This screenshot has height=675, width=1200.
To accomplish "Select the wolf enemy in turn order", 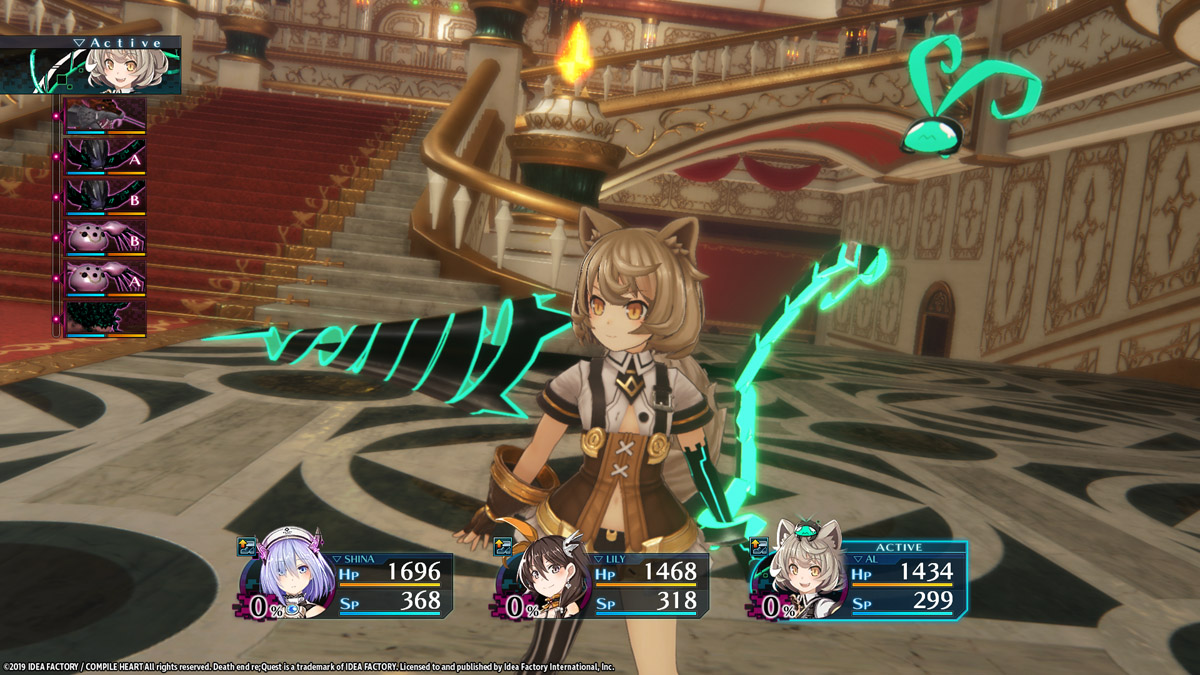I will point(105,115).
